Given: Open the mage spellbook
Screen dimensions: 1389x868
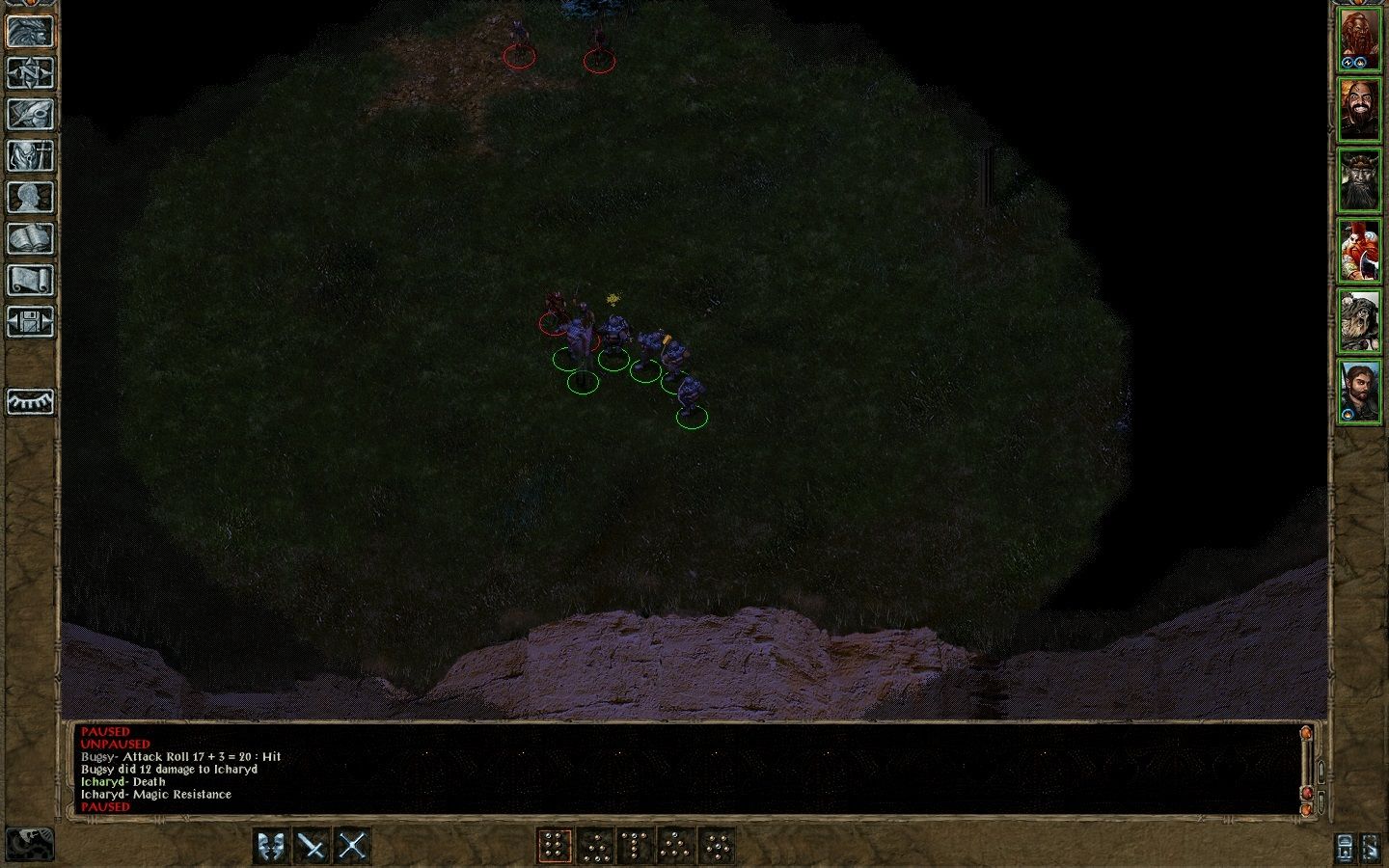Looking at the screenshot, I should click(x=29, y=237).
